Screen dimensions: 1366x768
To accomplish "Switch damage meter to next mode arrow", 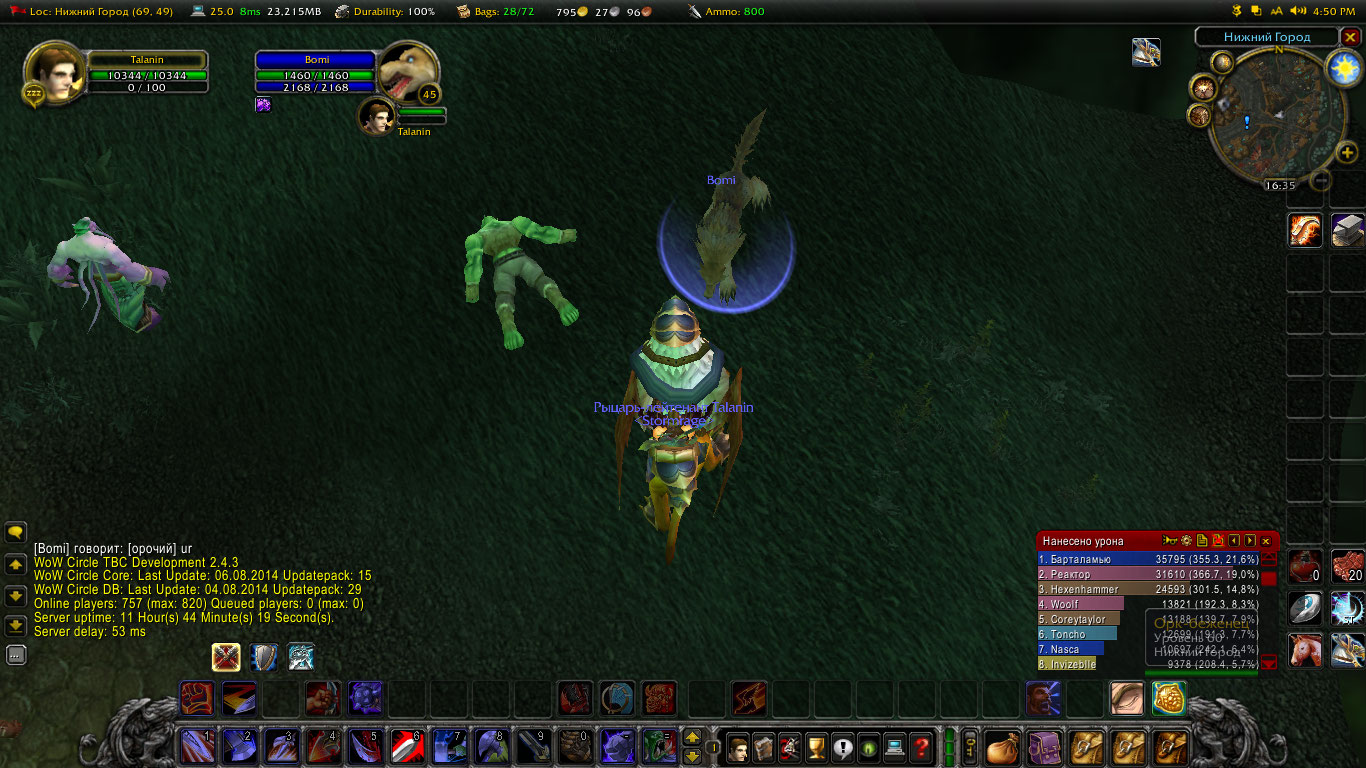I will click(x=1250, y=541).
